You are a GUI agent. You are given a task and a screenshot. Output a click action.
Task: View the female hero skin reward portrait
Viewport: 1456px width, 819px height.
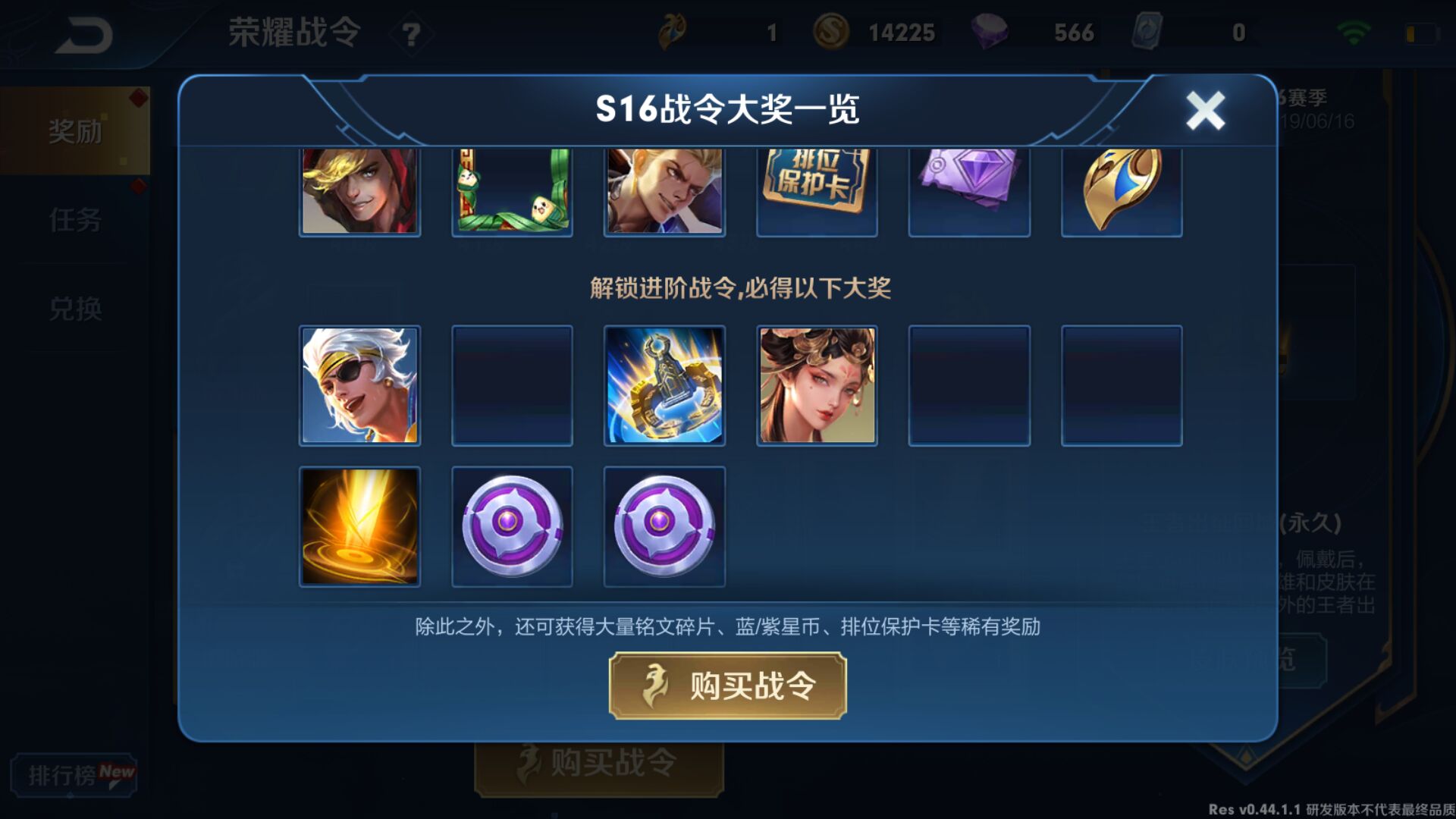click(x=816, y=385)
